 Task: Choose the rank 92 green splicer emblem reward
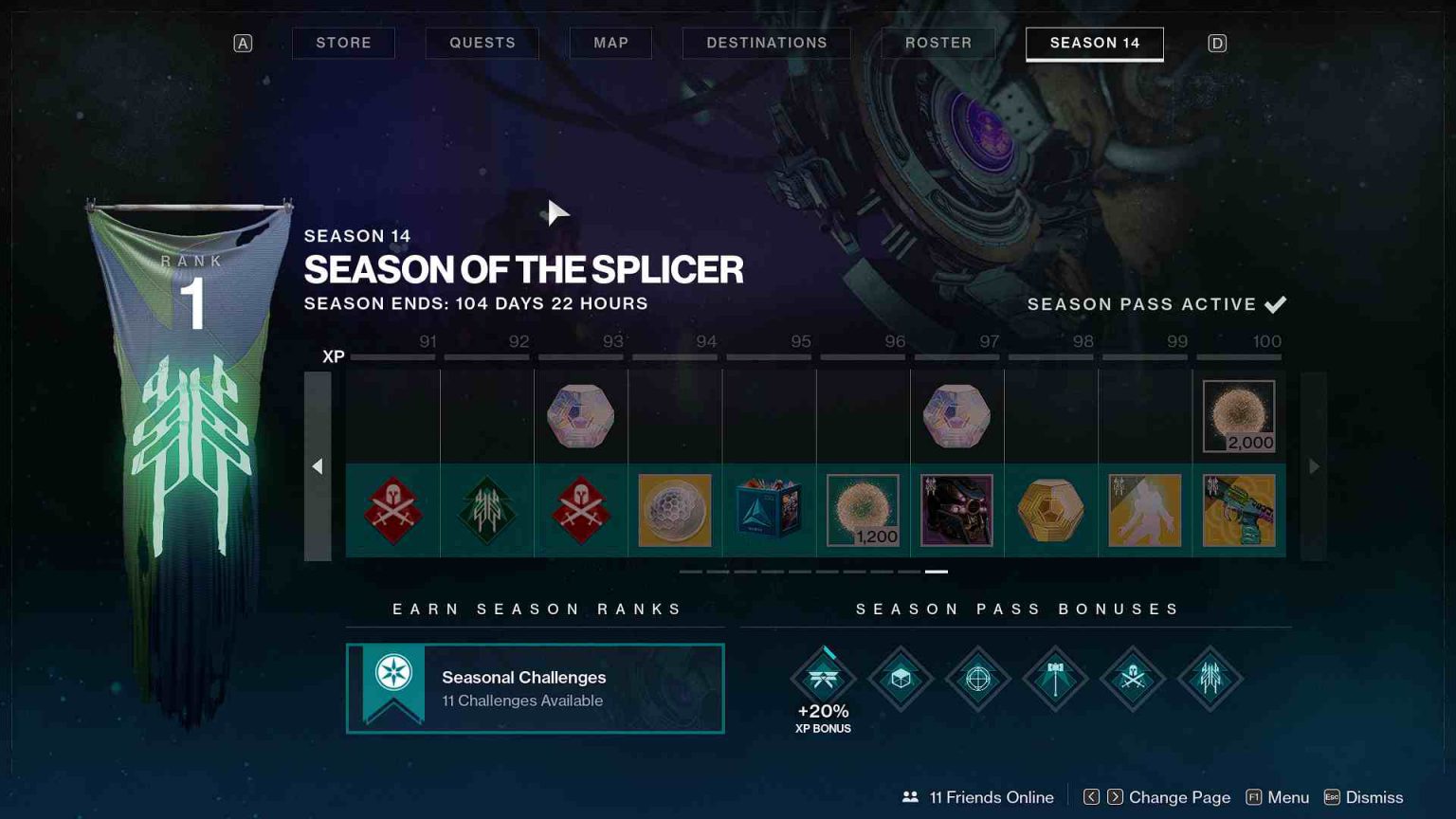click(x=486, y=511)
